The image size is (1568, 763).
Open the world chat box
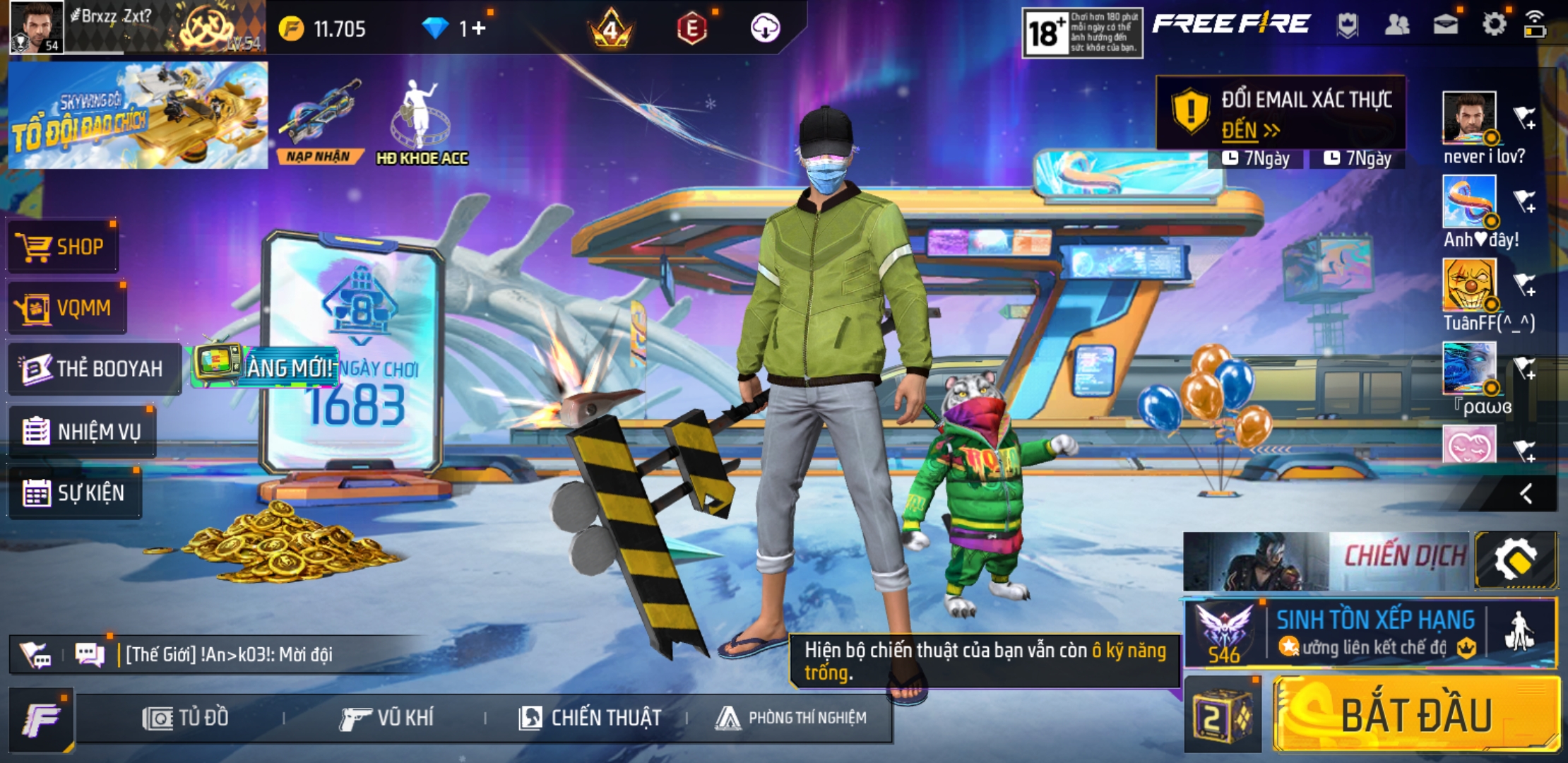tap(226, 654)
